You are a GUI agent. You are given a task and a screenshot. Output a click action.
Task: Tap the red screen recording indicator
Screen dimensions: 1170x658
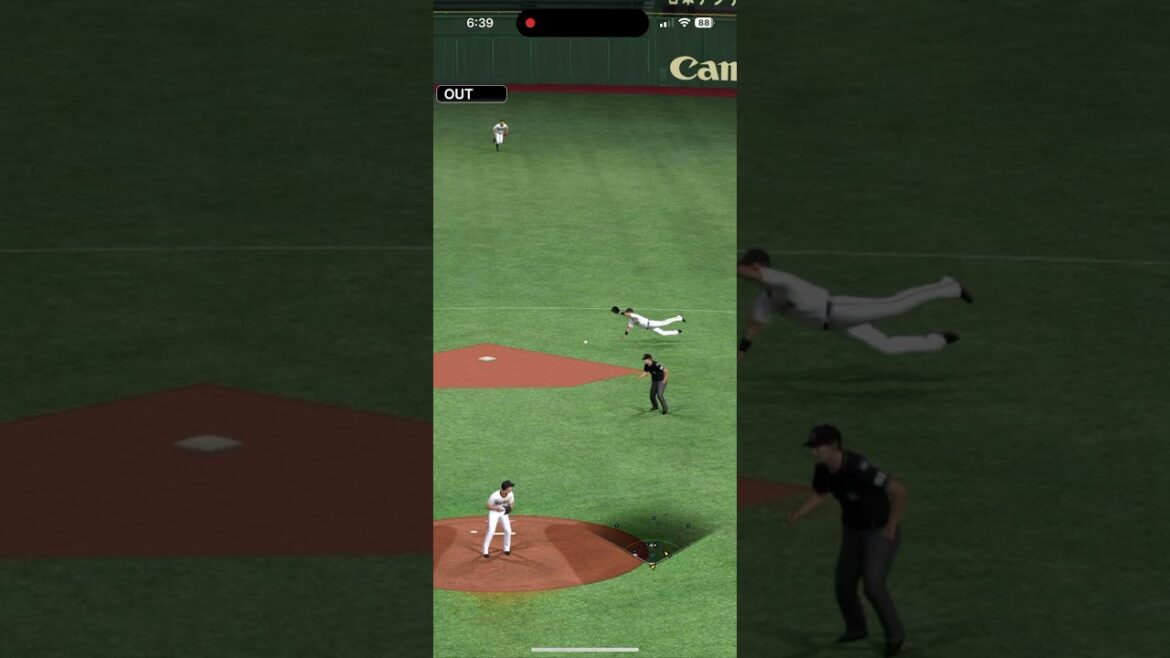[530, 23]
